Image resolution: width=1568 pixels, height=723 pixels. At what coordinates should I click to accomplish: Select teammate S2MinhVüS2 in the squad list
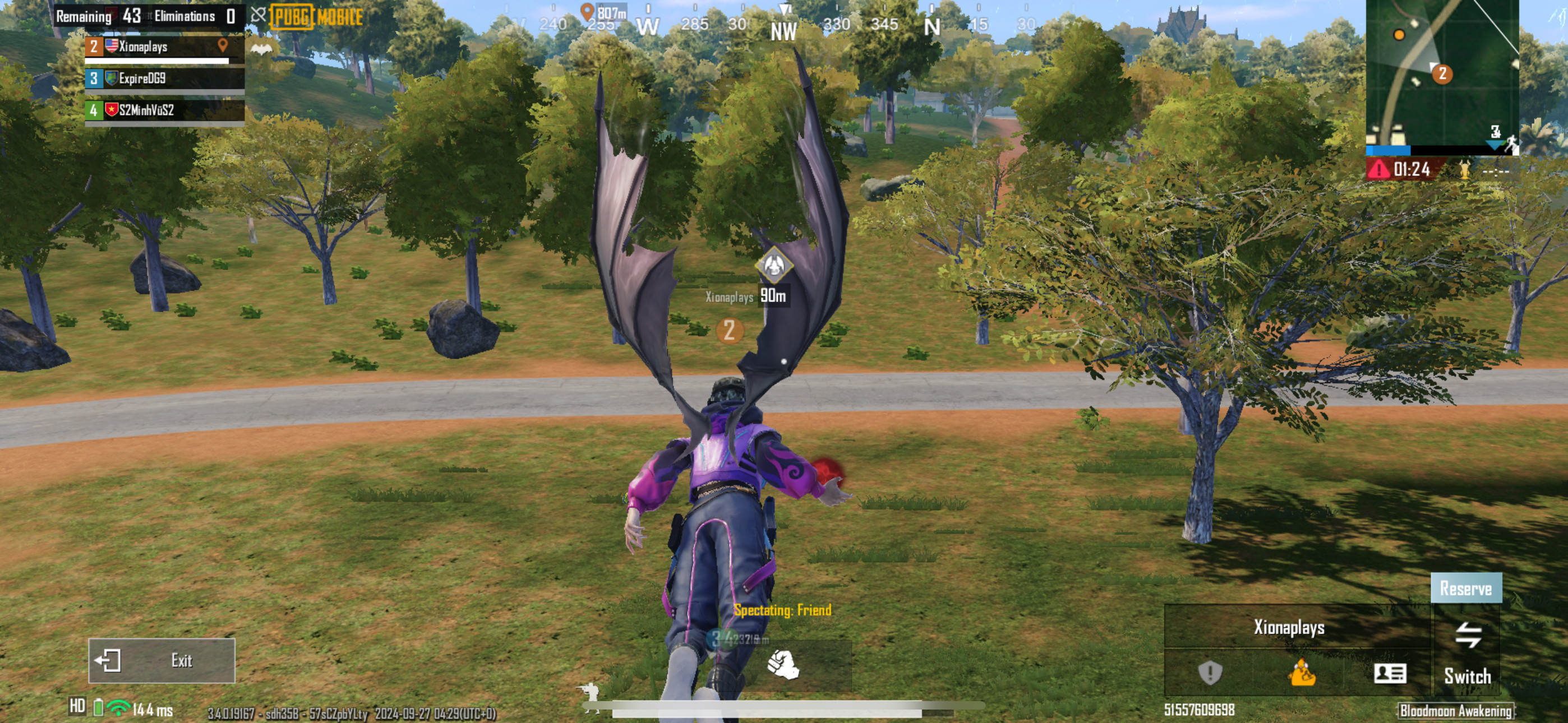pyautogui.click(x=164, y=110)
